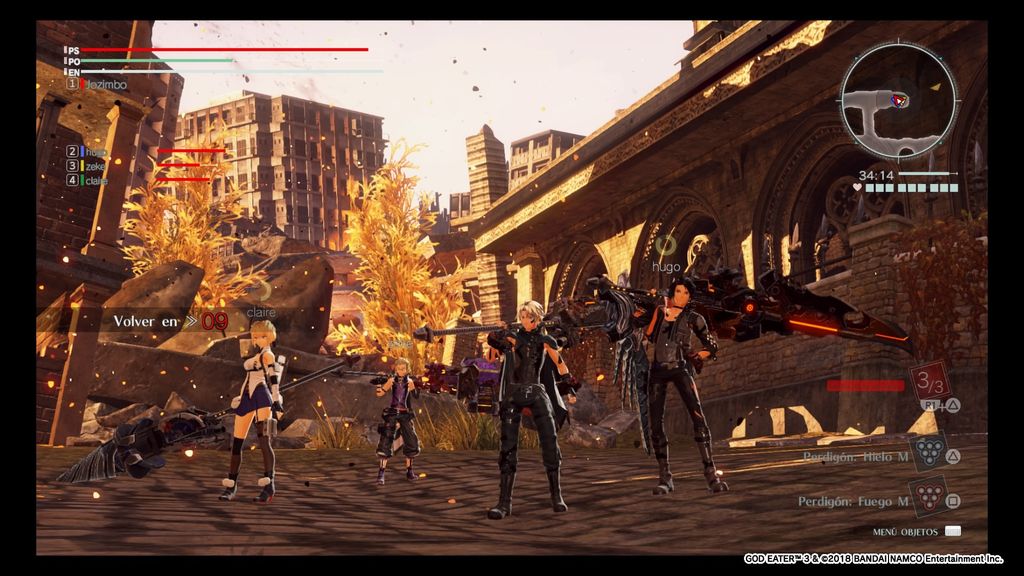
Task: Pick party member claire in the list
Action: (x=97, y=181)
